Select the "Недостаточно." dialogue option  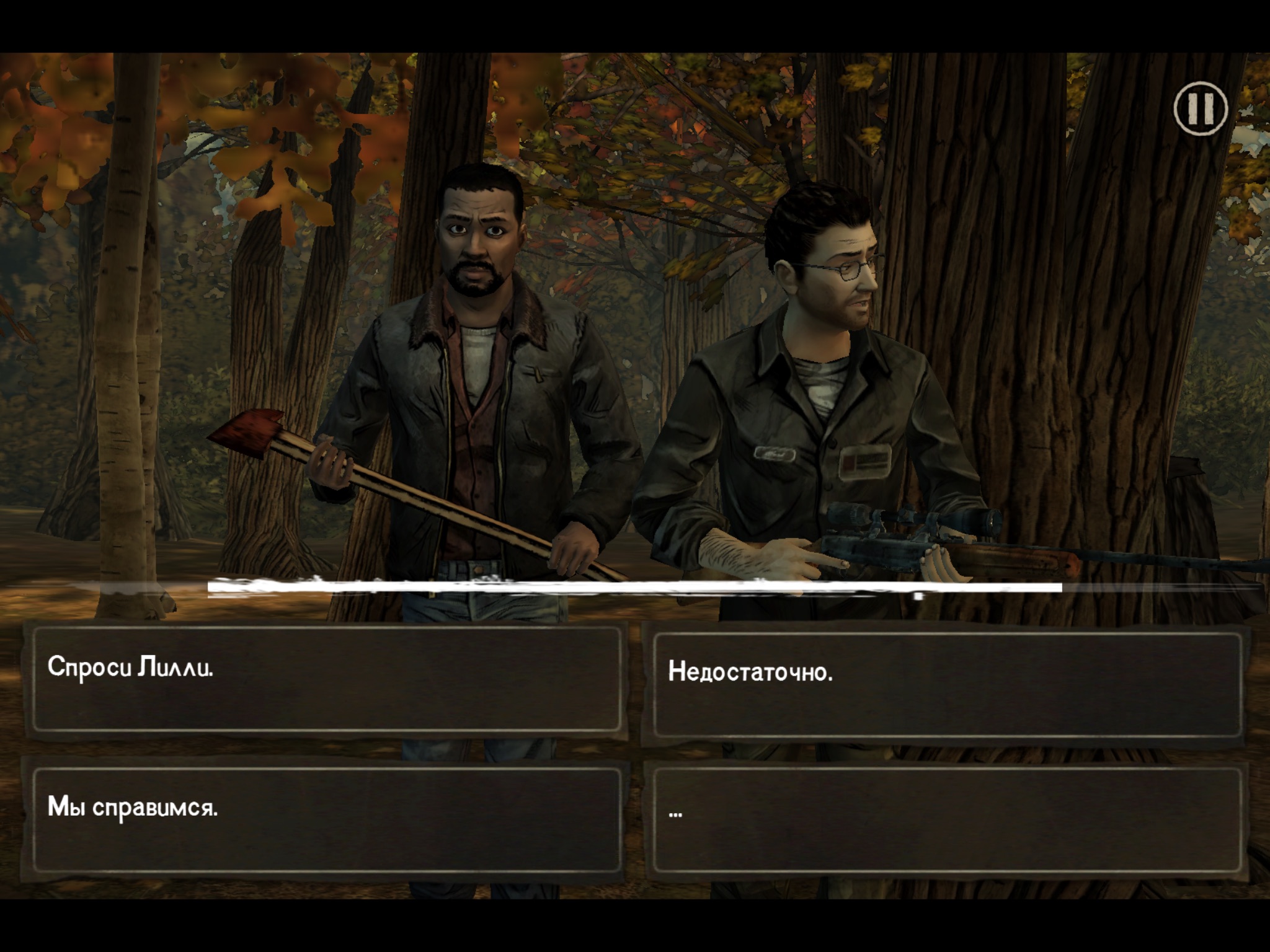tap(946, 683)
